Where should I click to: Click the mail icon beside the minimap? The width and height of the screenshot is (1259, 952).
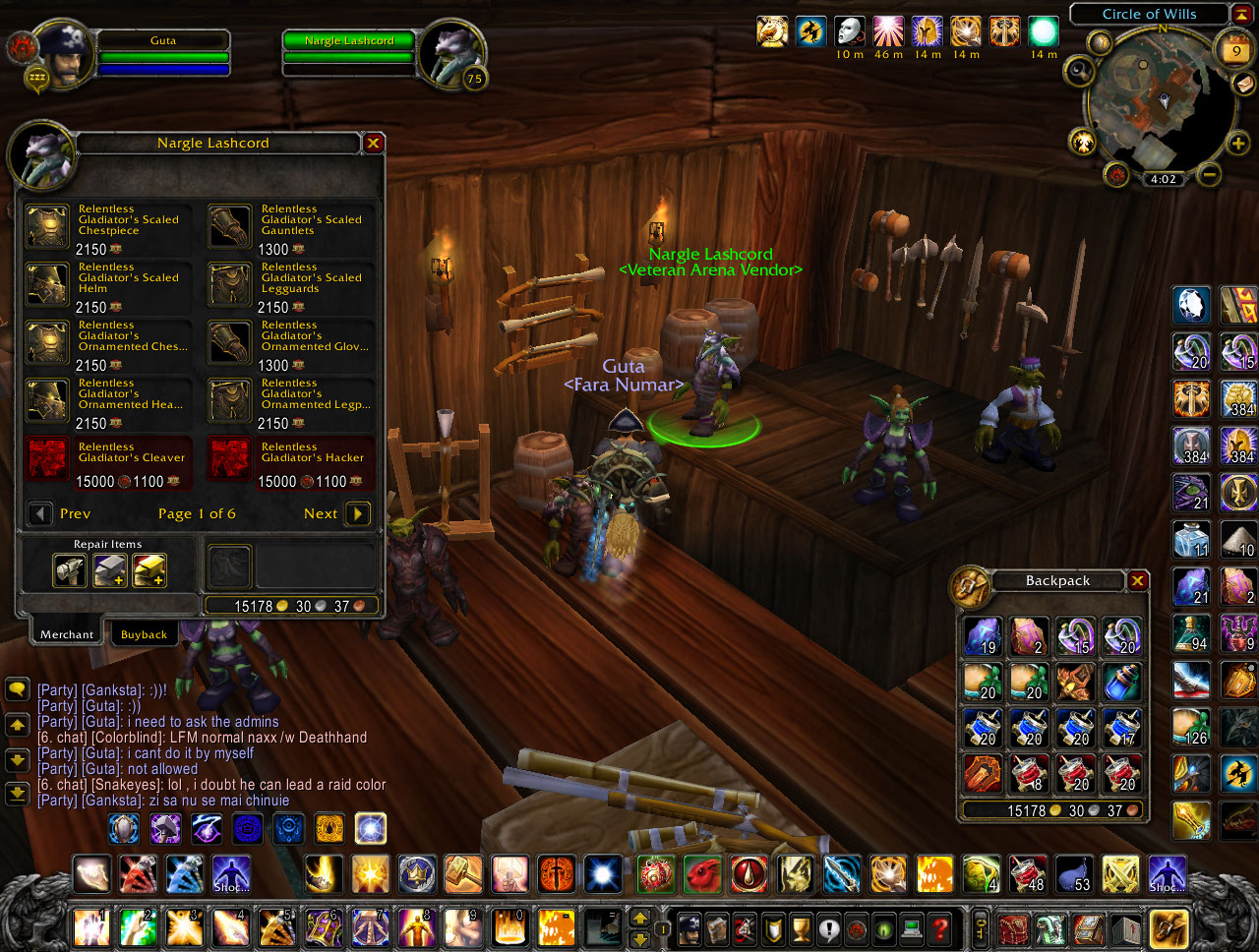click(x=1243, y=86)
